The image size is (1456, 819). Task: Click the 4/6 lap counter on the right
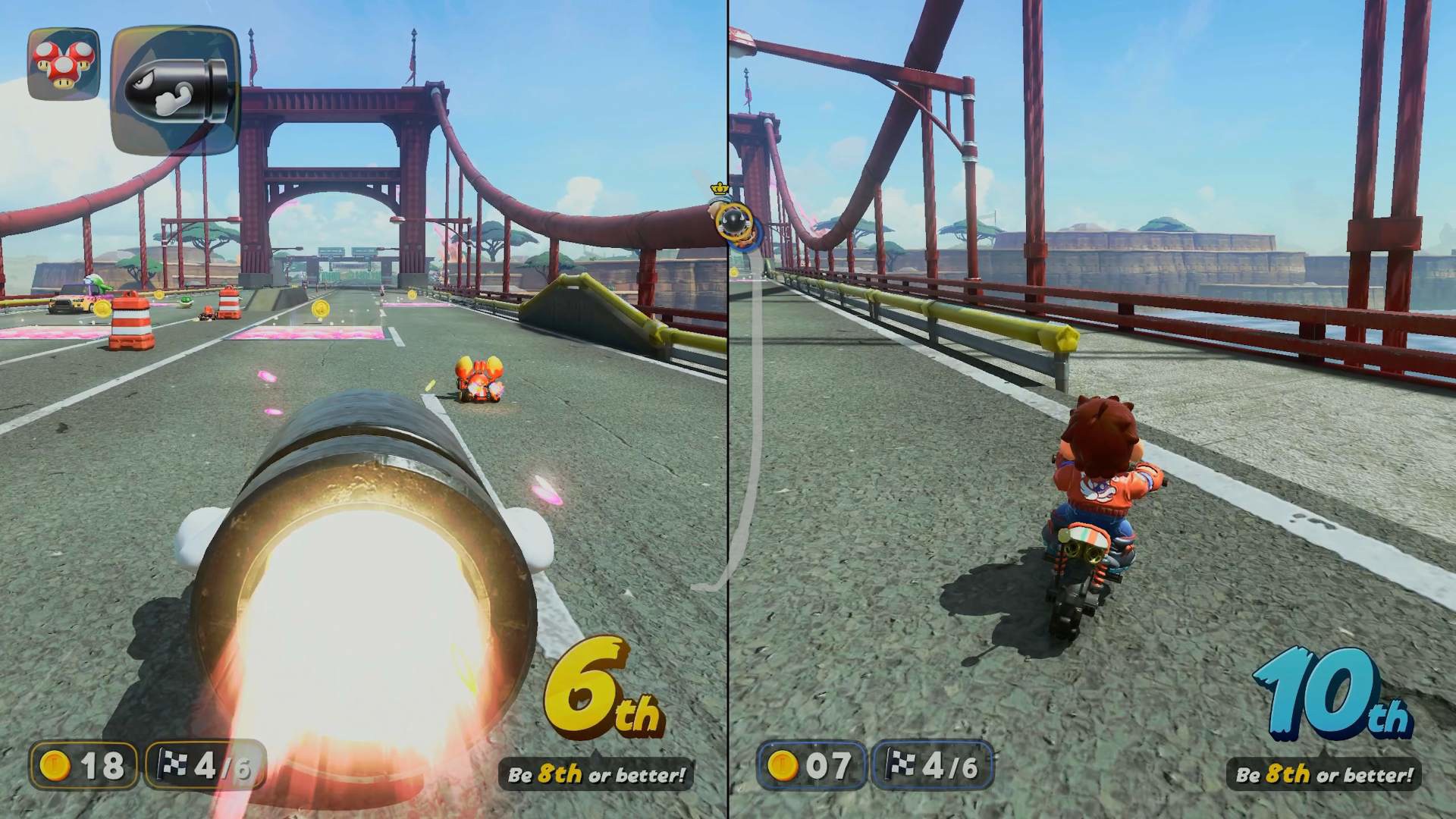point(949,766)
